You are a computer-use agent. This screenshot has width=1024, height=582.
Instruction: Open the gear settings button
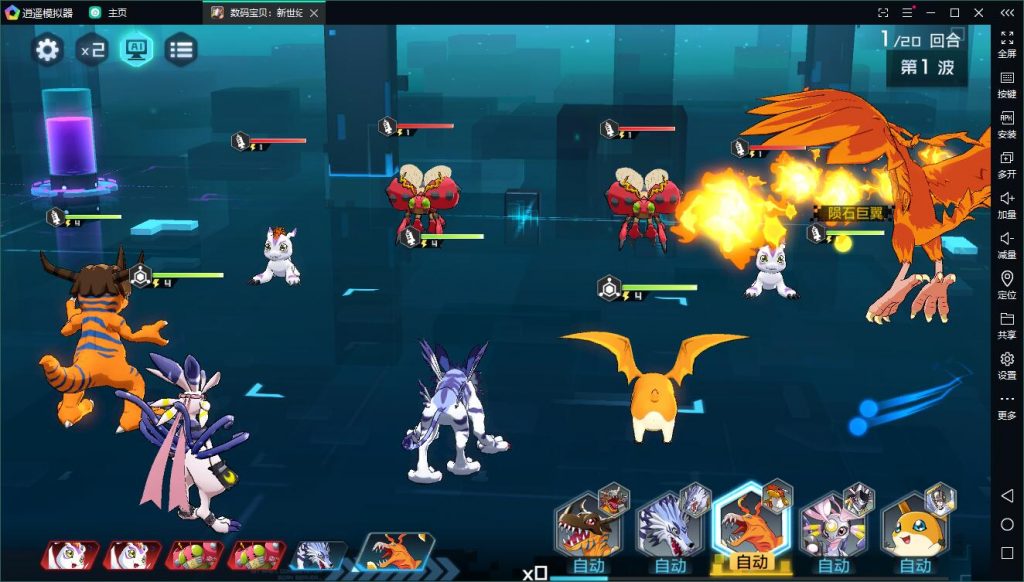click(47, 49)
